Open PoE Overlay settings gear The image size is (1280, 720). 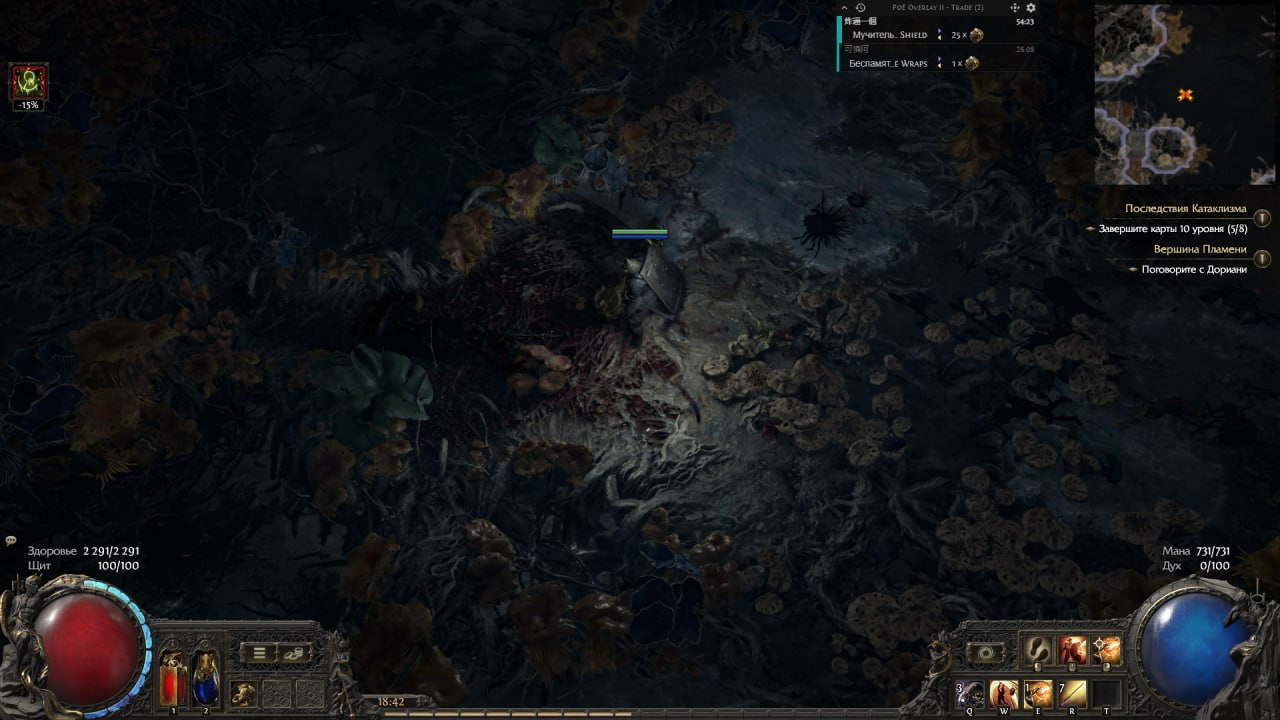click(x=1031, y=8)
